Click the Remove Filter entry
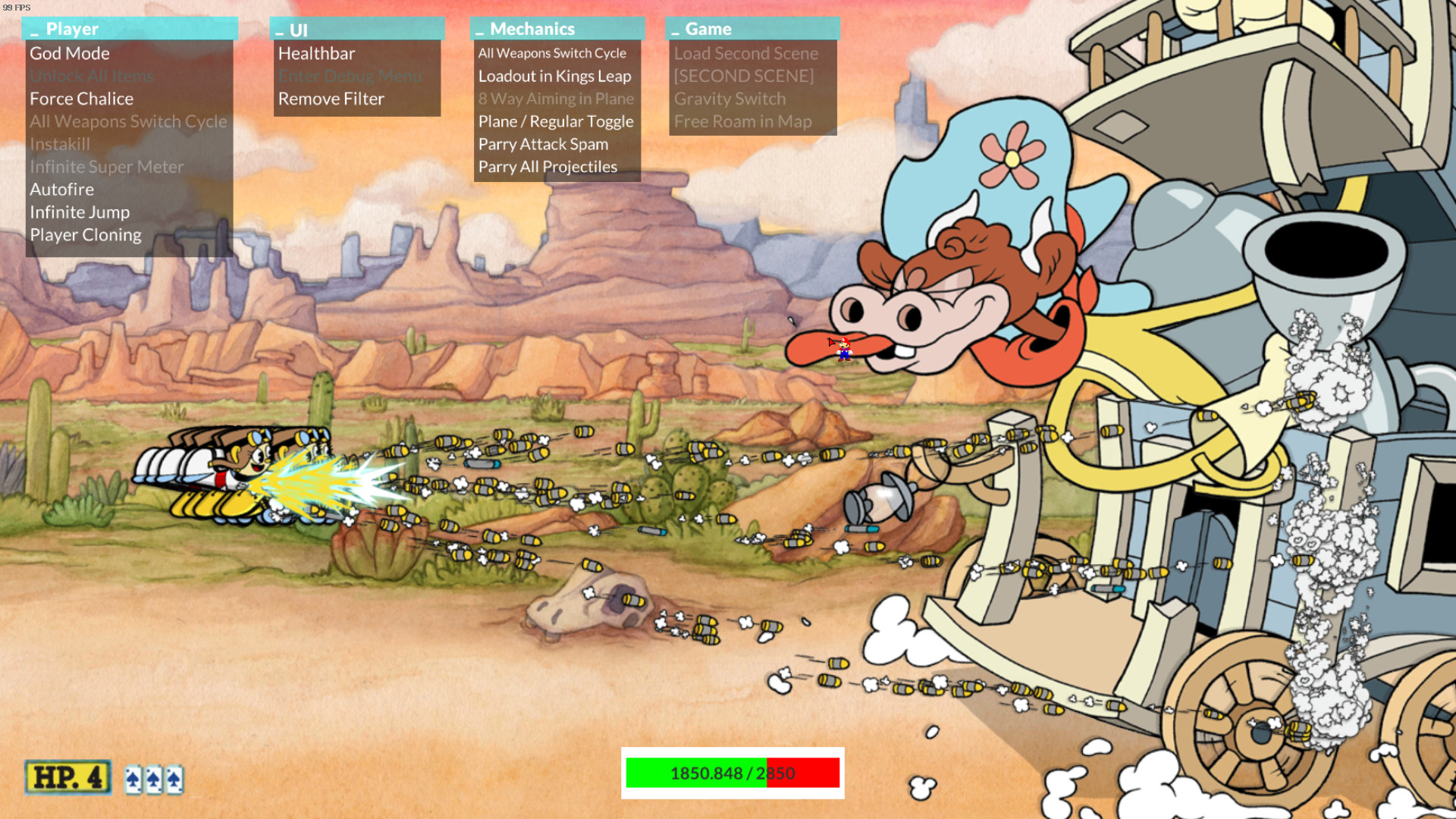 point(331,99)
